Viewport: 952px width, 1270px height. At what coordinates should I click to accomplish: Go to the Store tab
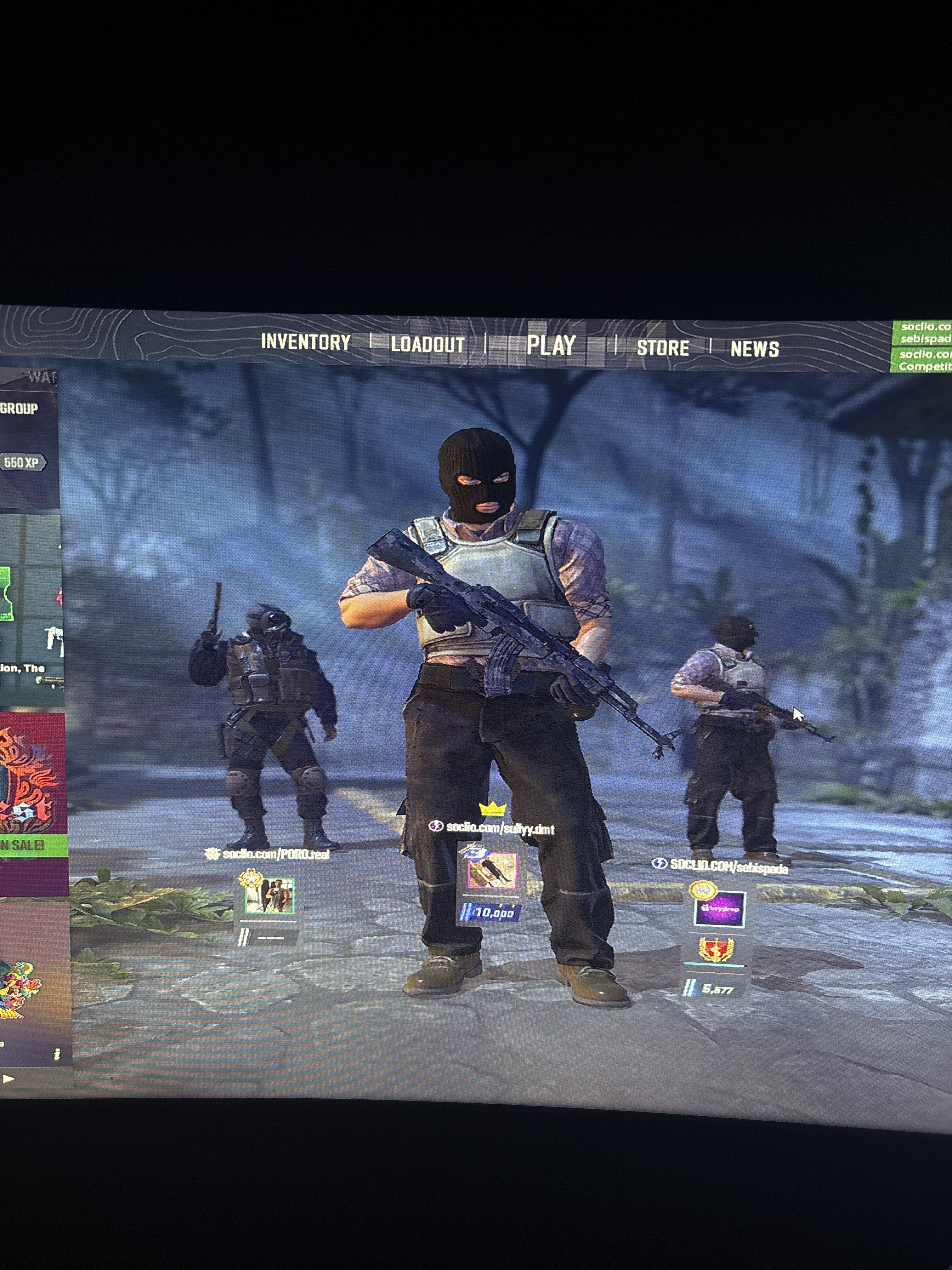coord(663,348)
